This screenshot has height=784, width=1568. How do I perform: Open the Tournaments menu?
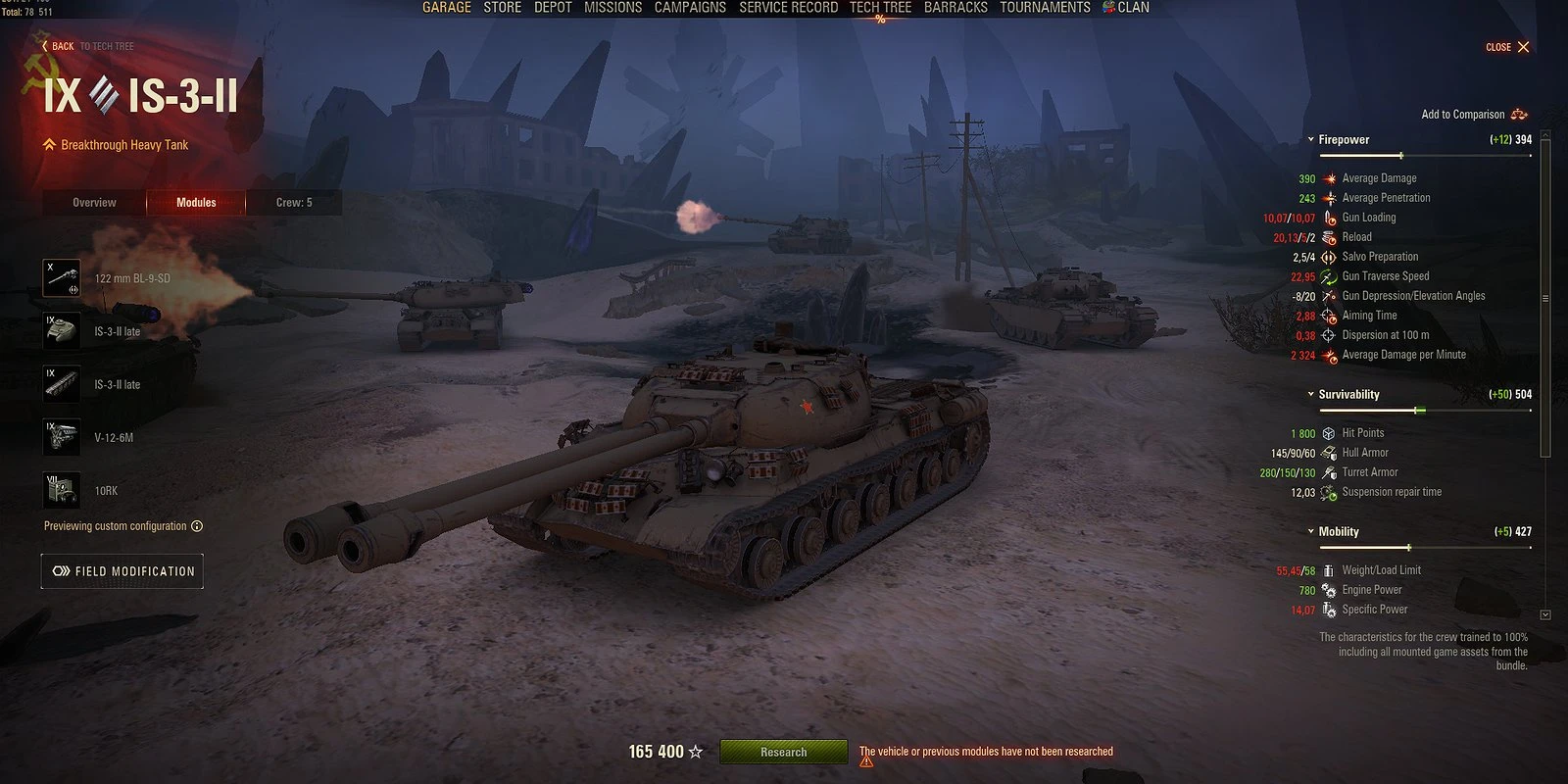(x=1045, y=7)
